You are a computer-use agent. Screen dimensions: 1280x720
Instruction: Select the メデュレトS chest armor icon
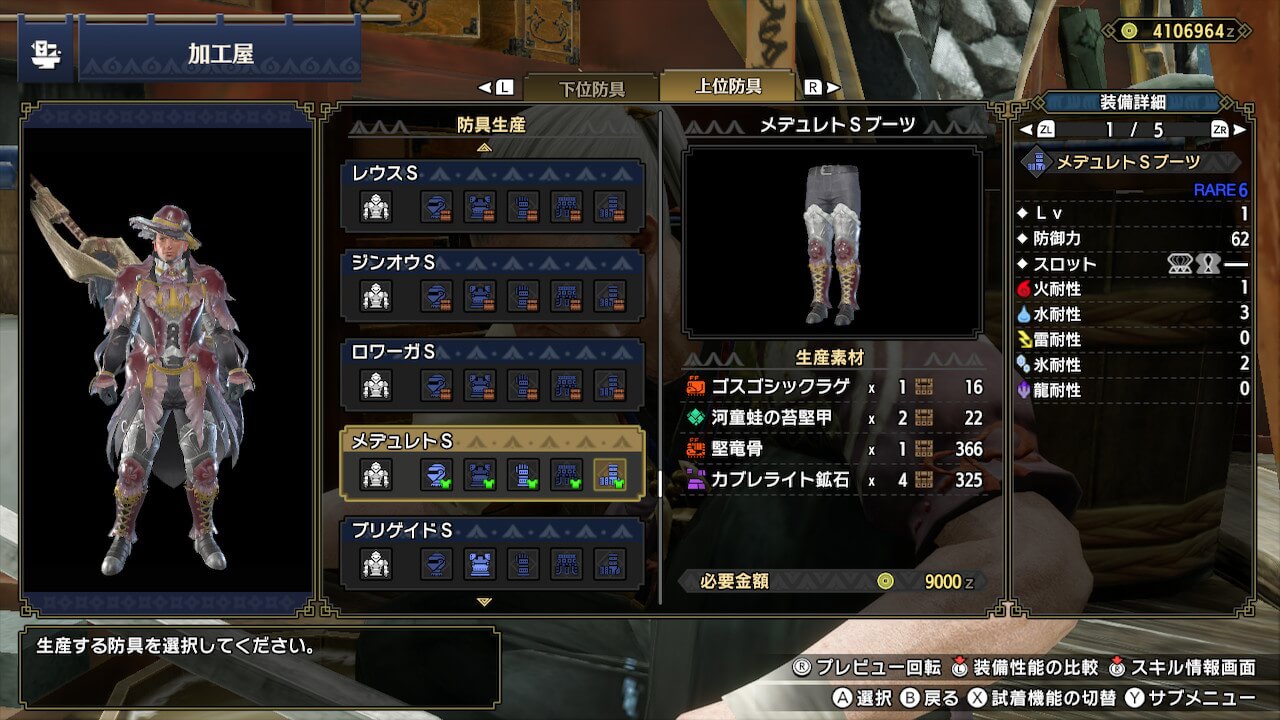480,474
